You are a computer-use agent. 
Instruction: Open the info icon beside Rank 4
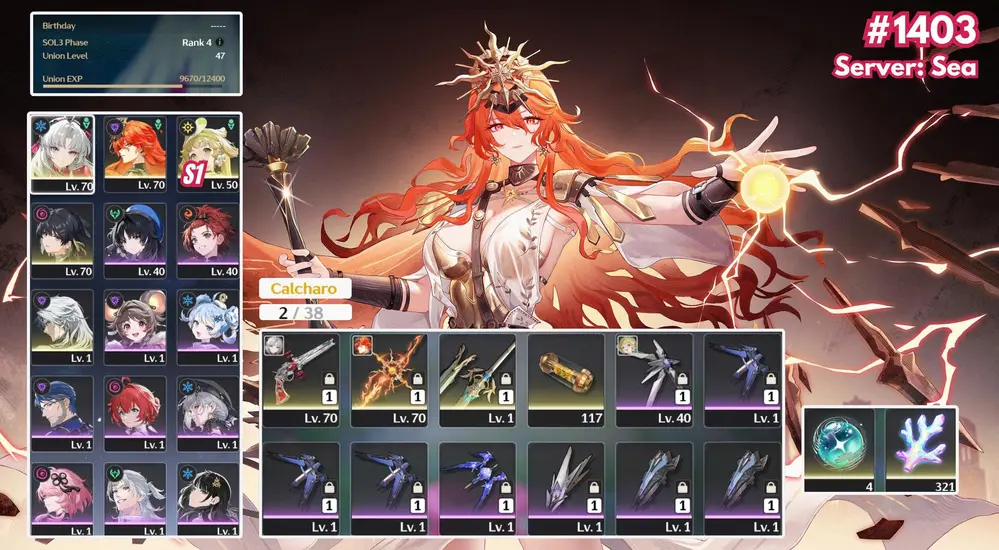[220, 42]
